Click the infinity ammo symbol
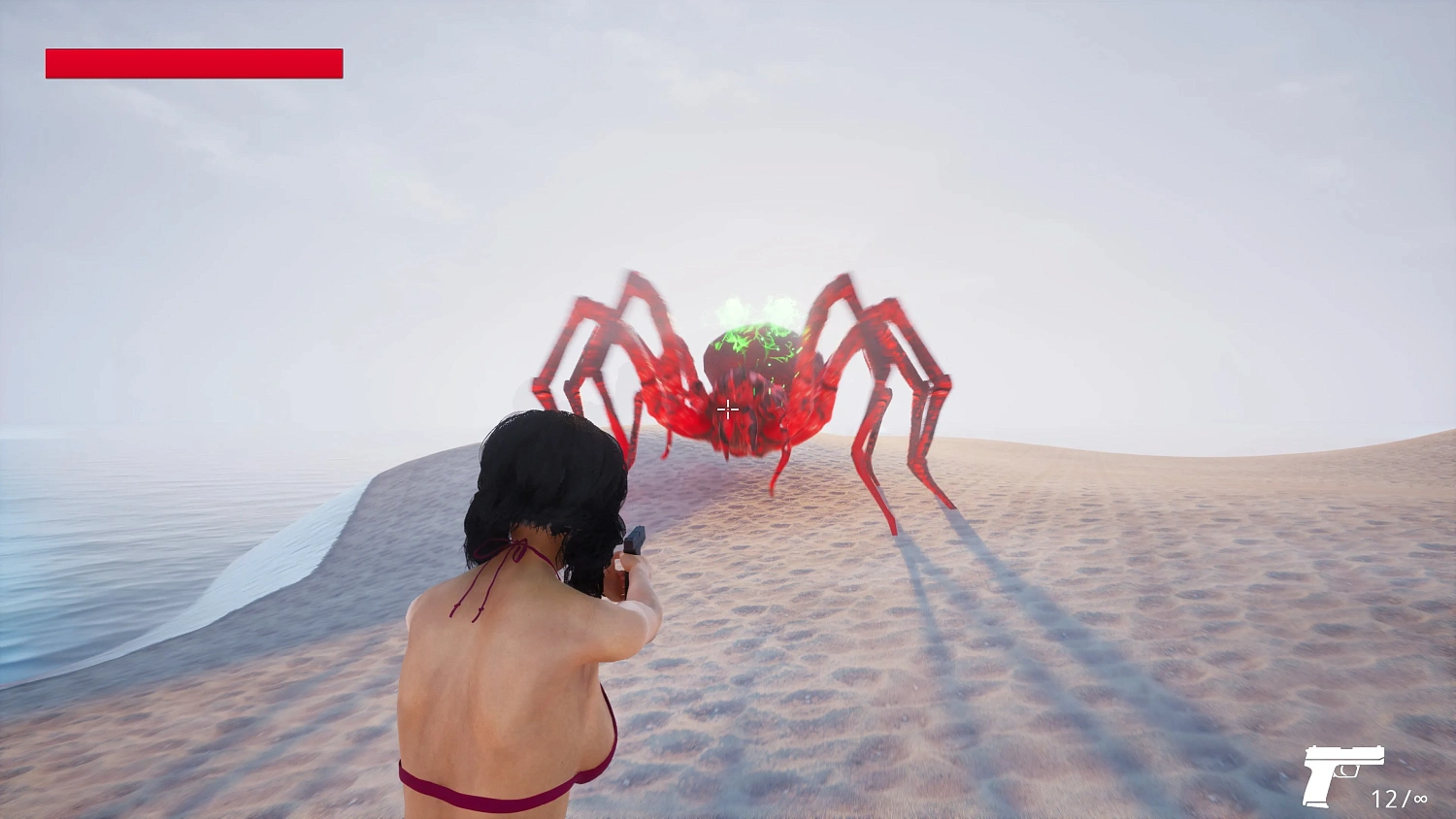The width and height of the screenshot is (1456, 819). [x=1420, y=799]
